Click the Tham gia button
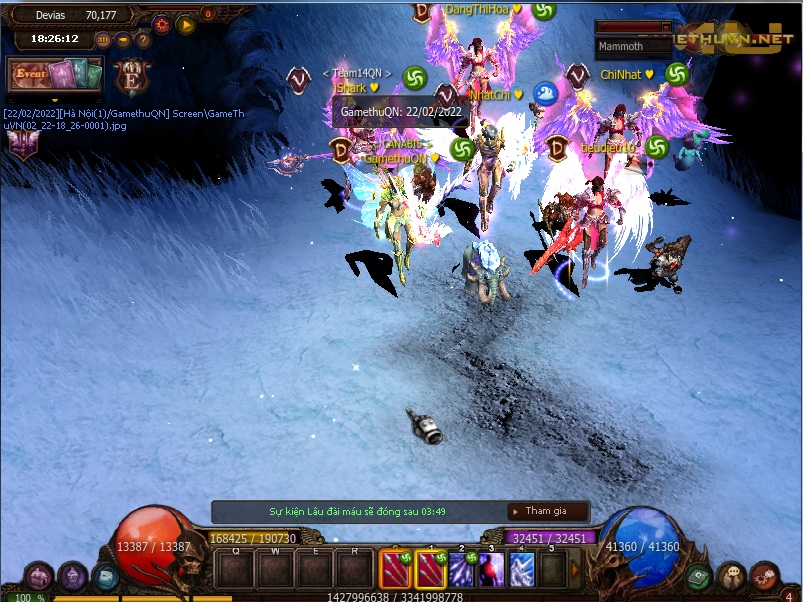The image size is (803, 602). [x=546, y=511]
